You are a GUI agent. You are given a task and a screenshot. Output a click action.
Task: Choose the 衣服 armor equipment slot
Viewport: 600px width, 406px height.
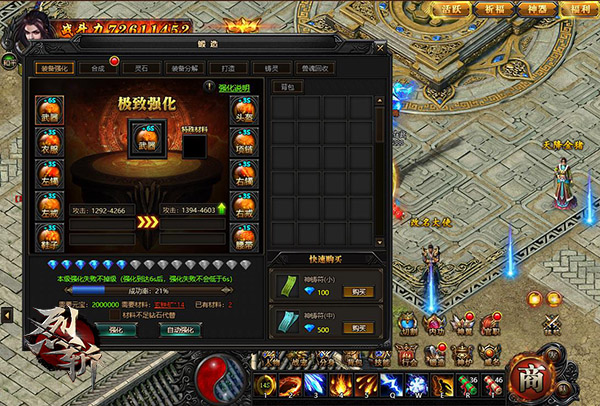[x=51, y=143]
